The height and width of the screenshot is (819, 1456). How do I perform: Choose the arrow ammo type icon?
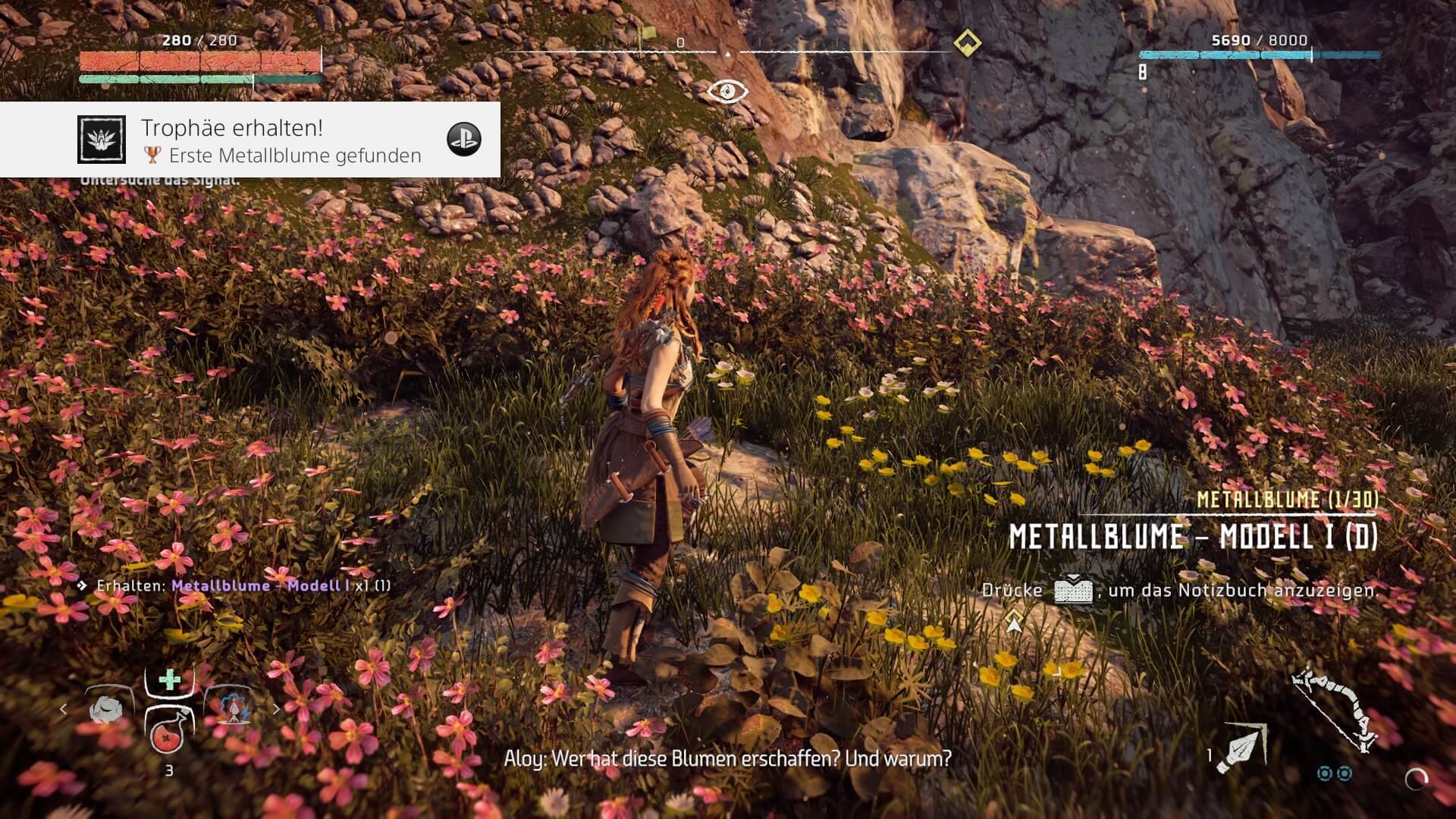click(x=1241, y=747)
